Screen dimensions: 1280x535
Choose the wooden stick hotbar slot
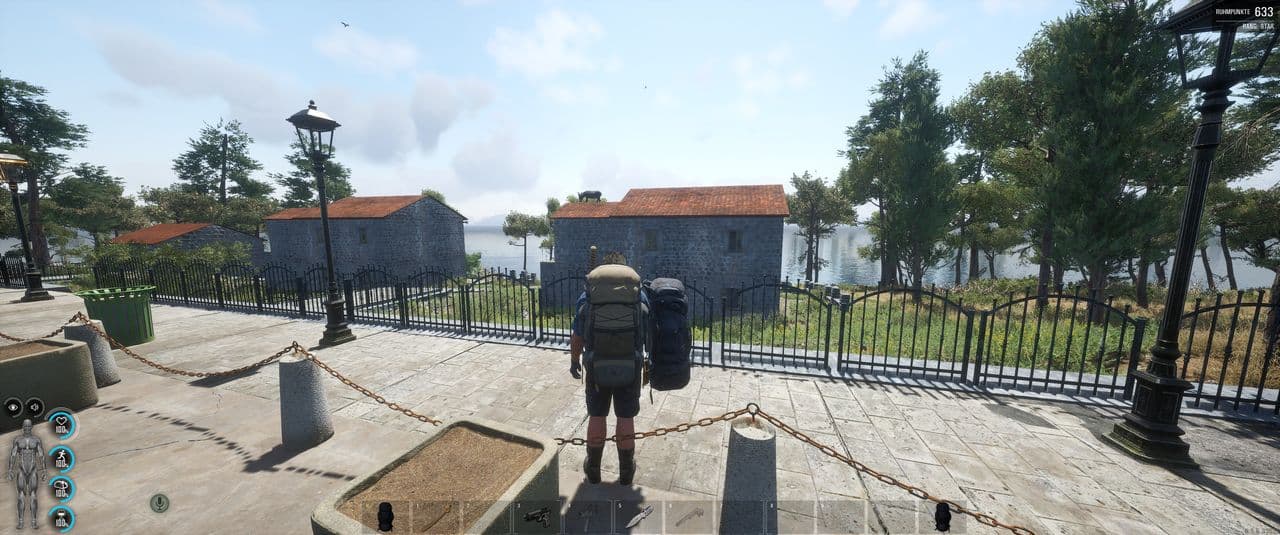tap(437, 516)
